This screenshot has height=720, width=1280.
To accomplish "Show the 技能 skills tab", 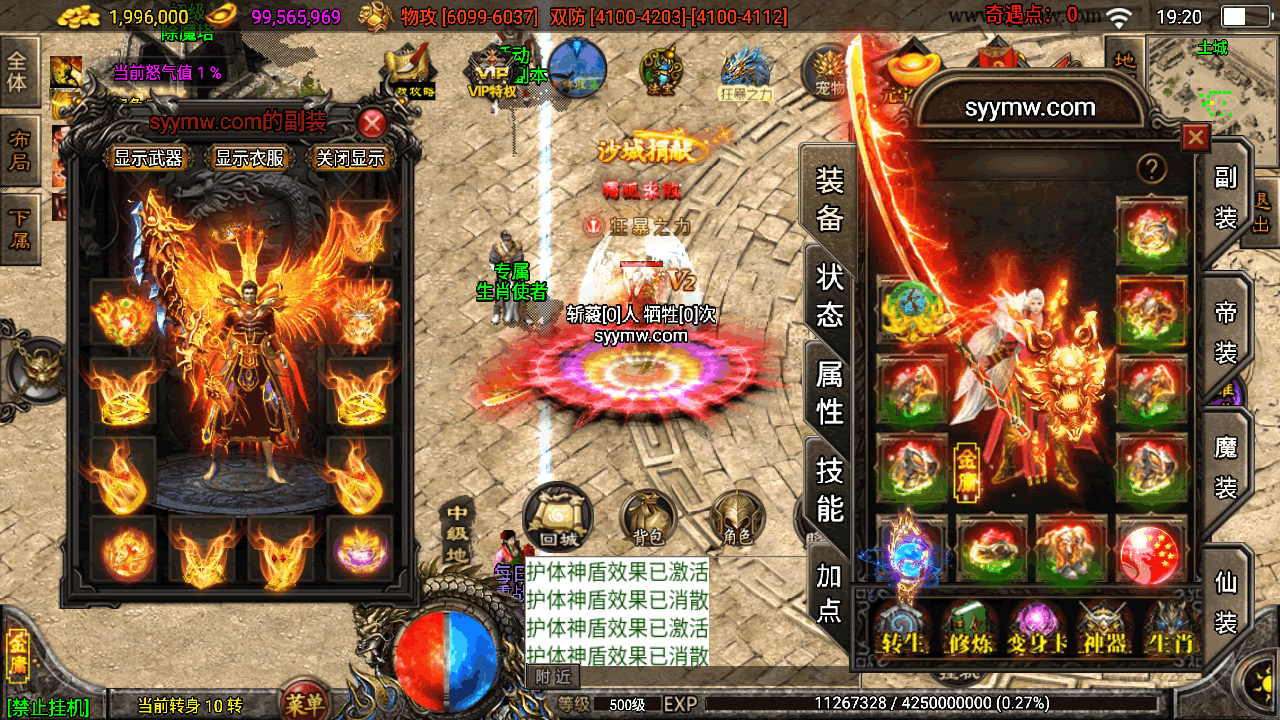I will 830,488.
